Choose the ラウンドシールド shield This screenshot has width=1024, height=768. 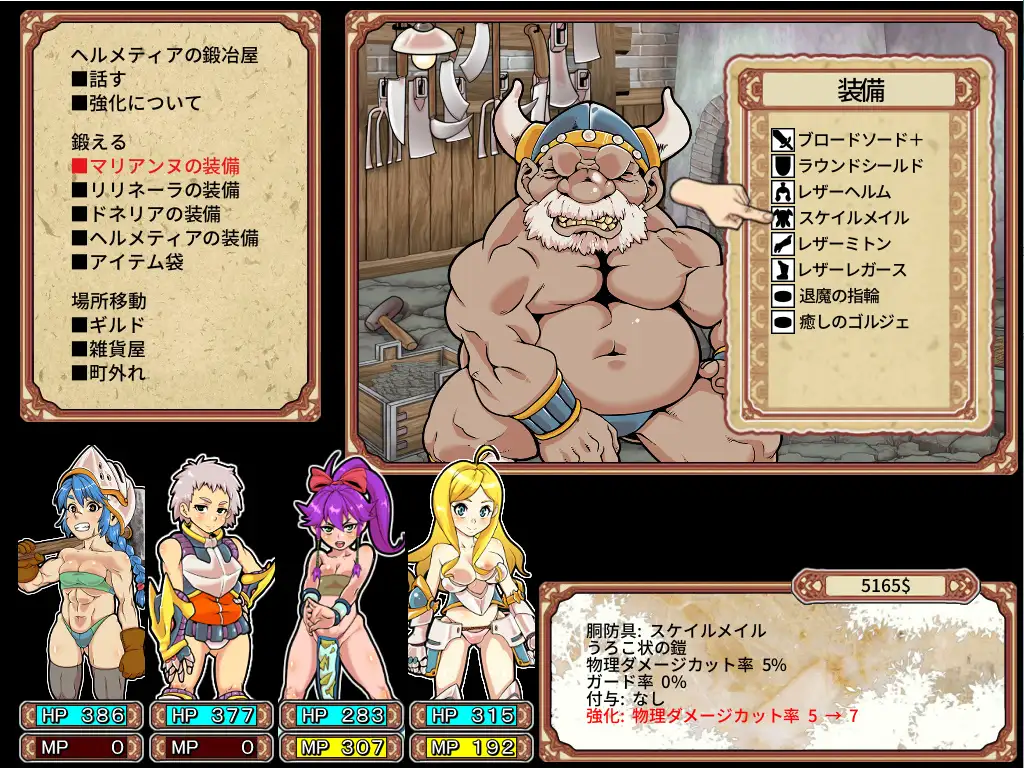point(860,166)
